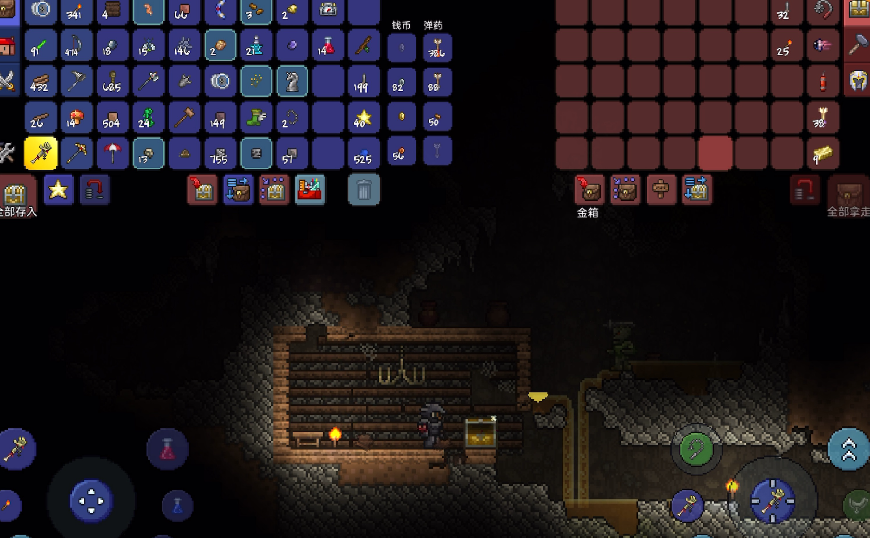Select the red umbrella inventory slot
Image resolution: width=870 pixels, height=538 pixels.
(x=112, y=153)
